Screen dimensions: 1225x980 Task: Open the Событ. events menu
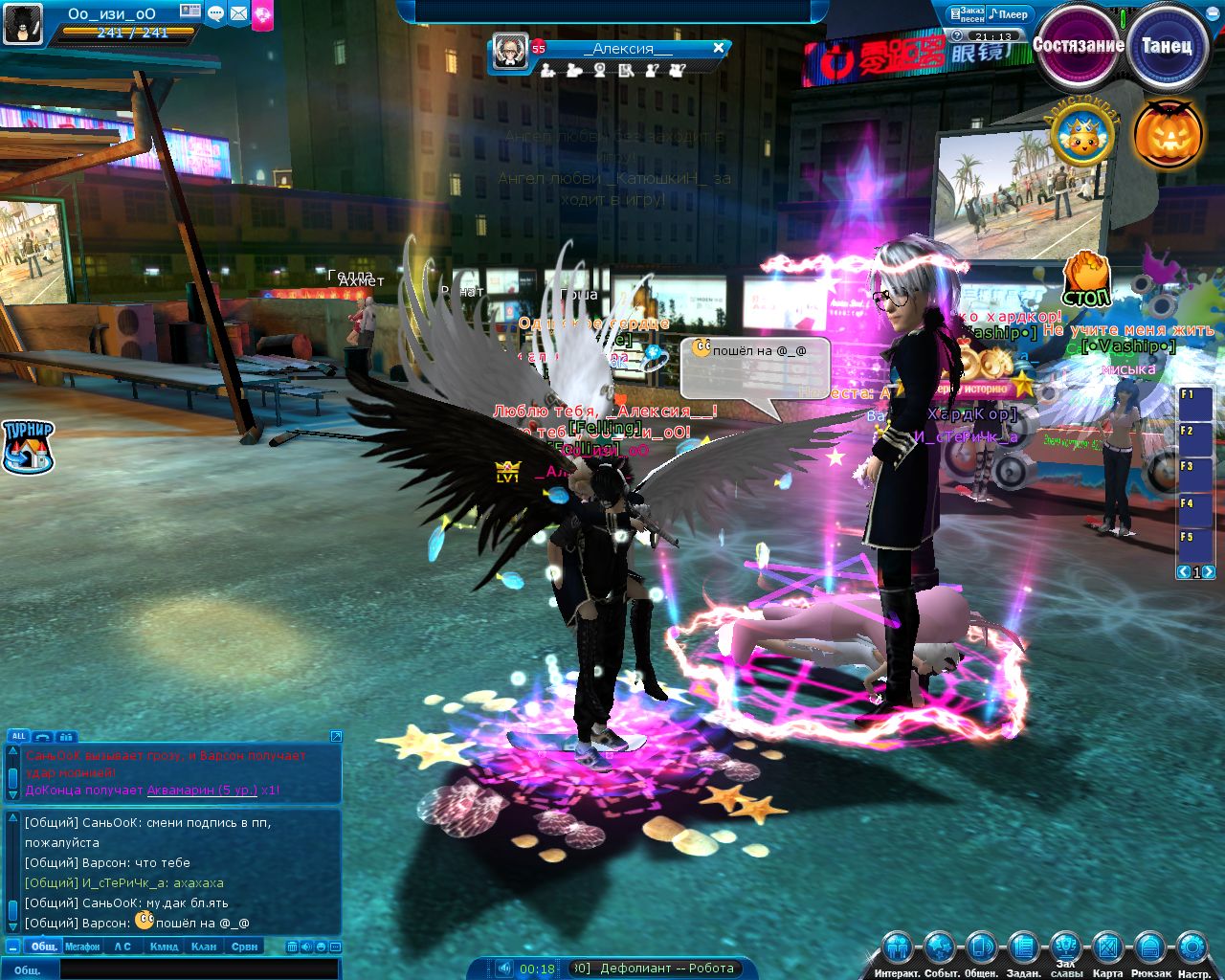click(x=940, y=949)
